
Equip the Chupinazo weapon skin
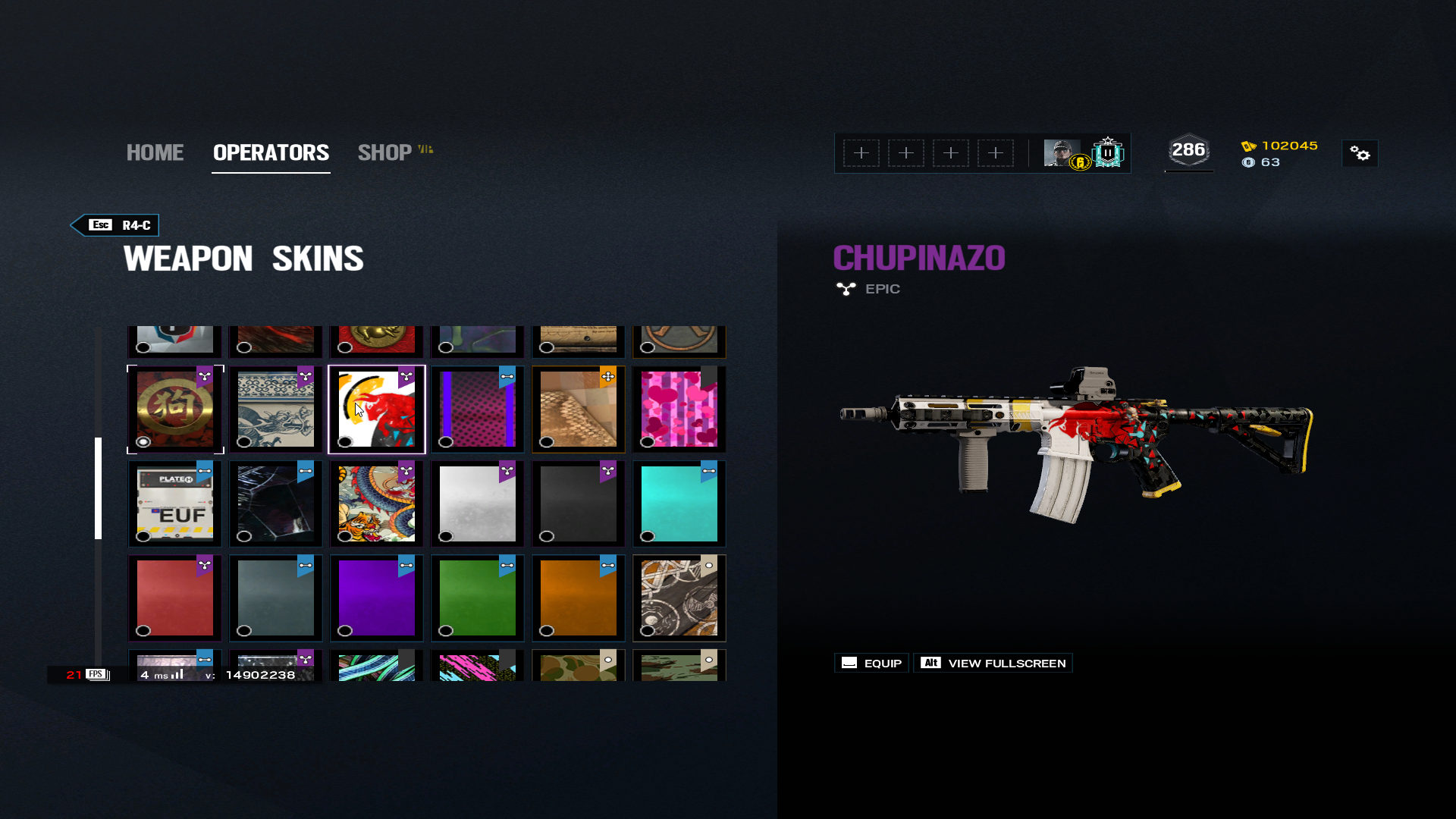871,663
